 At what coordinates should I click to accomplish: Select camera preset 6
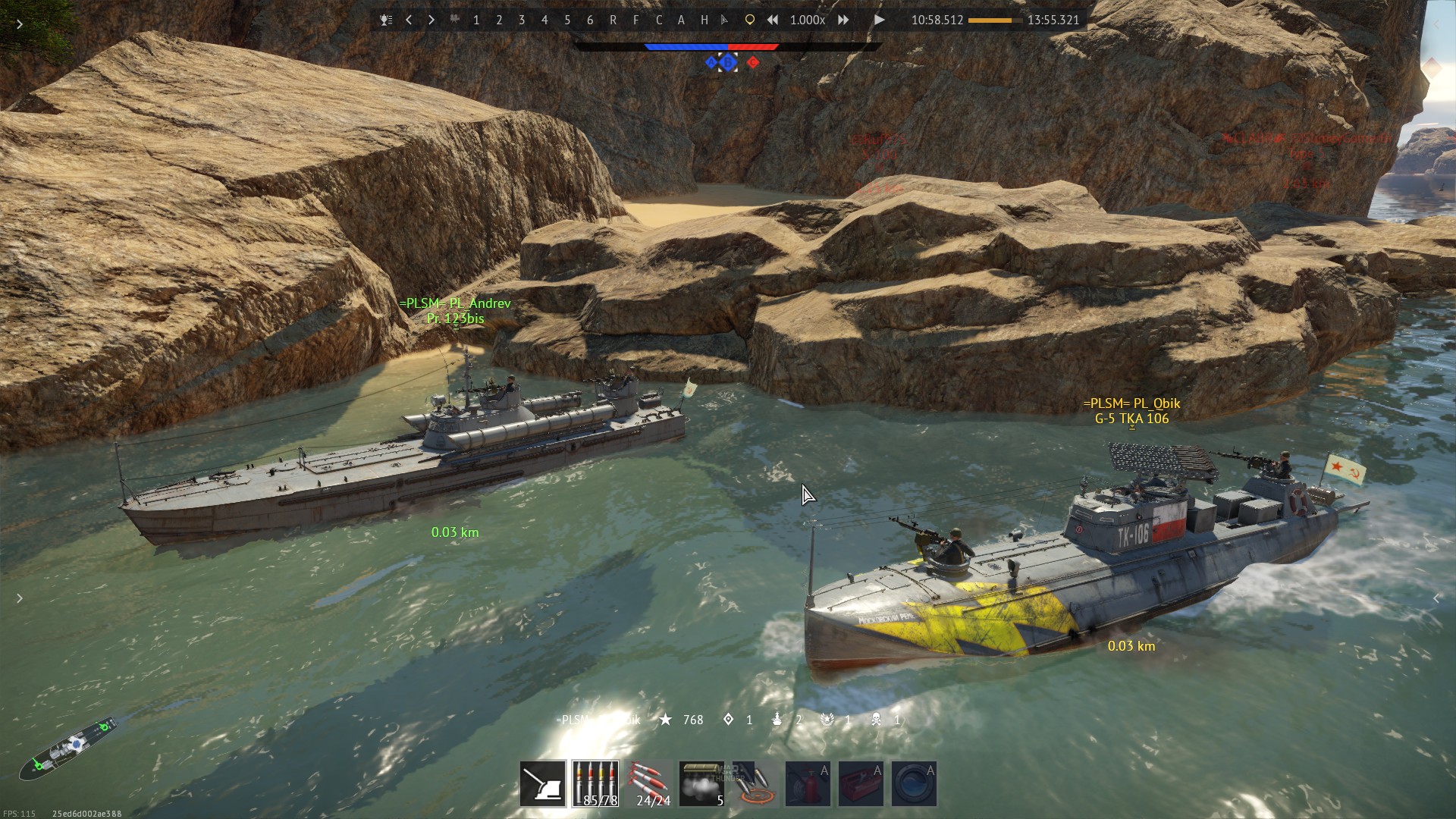coord(590,20)
